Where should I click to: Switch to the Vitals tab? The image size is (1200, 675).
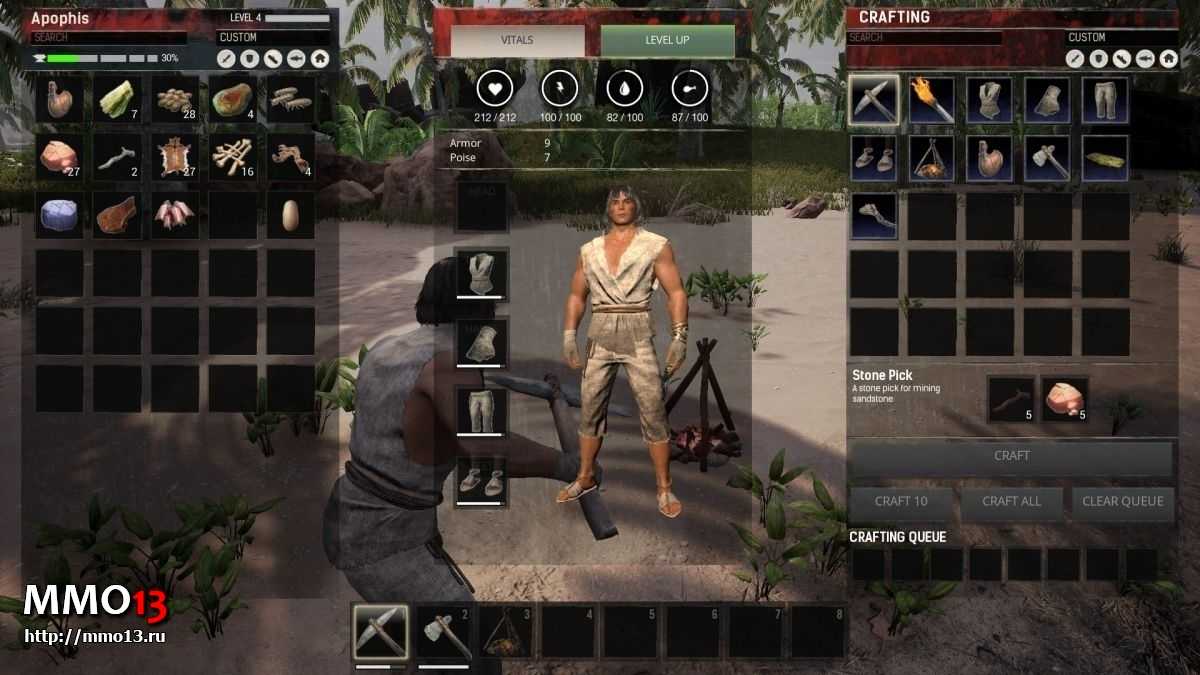pos(517,41)
